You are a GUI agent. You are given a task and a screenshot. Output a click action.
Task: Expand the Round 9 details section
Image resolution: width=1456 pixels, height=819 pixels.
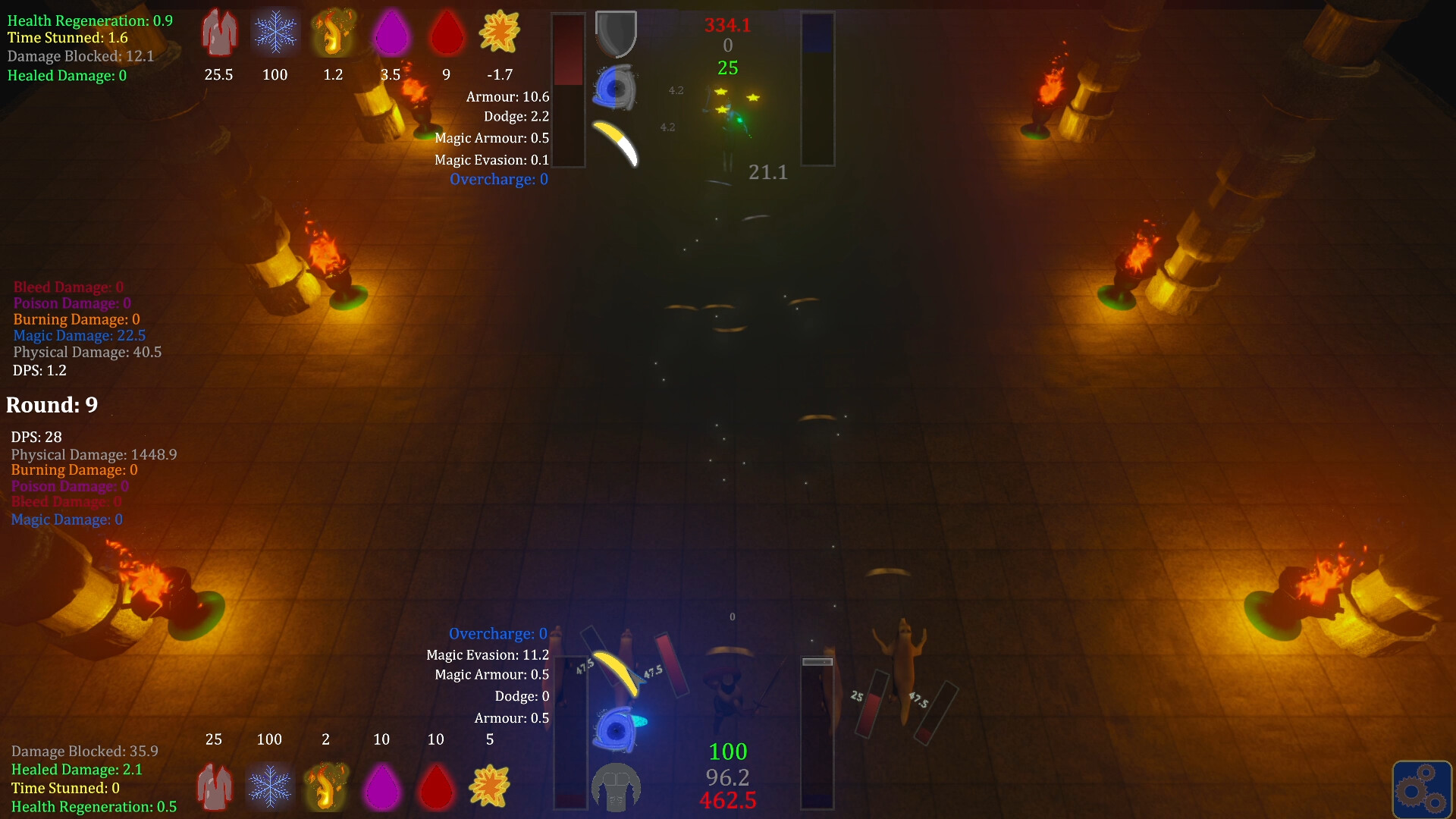coord(52,404)
